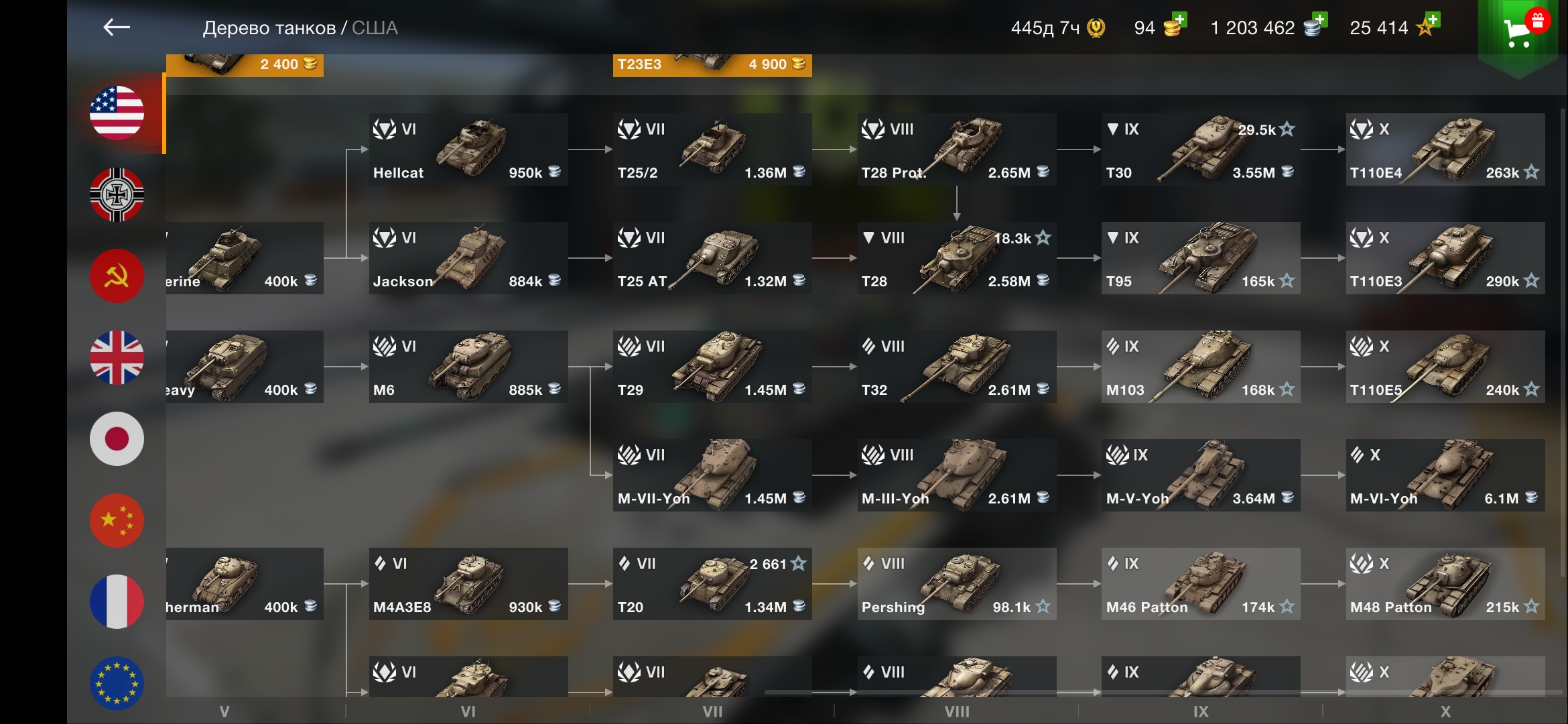This screenshot has height=724, width=1568.
Task: Switch to the USSR nation tab
Action: (x=117, y=276)
